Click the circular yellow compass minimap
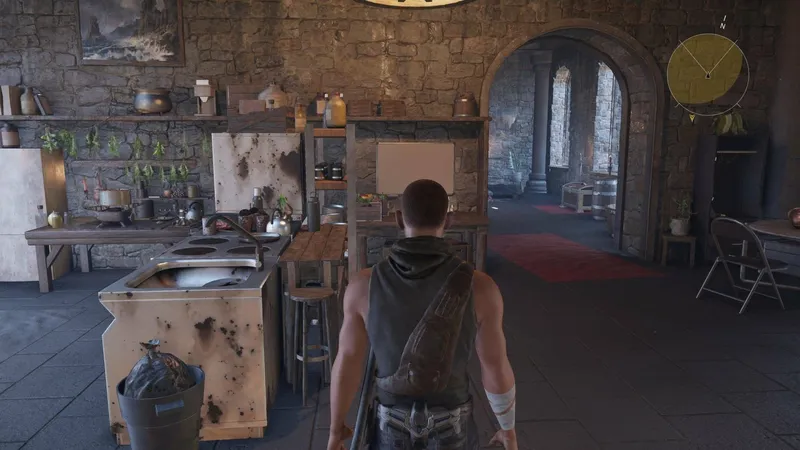 (x=707, y=69)
